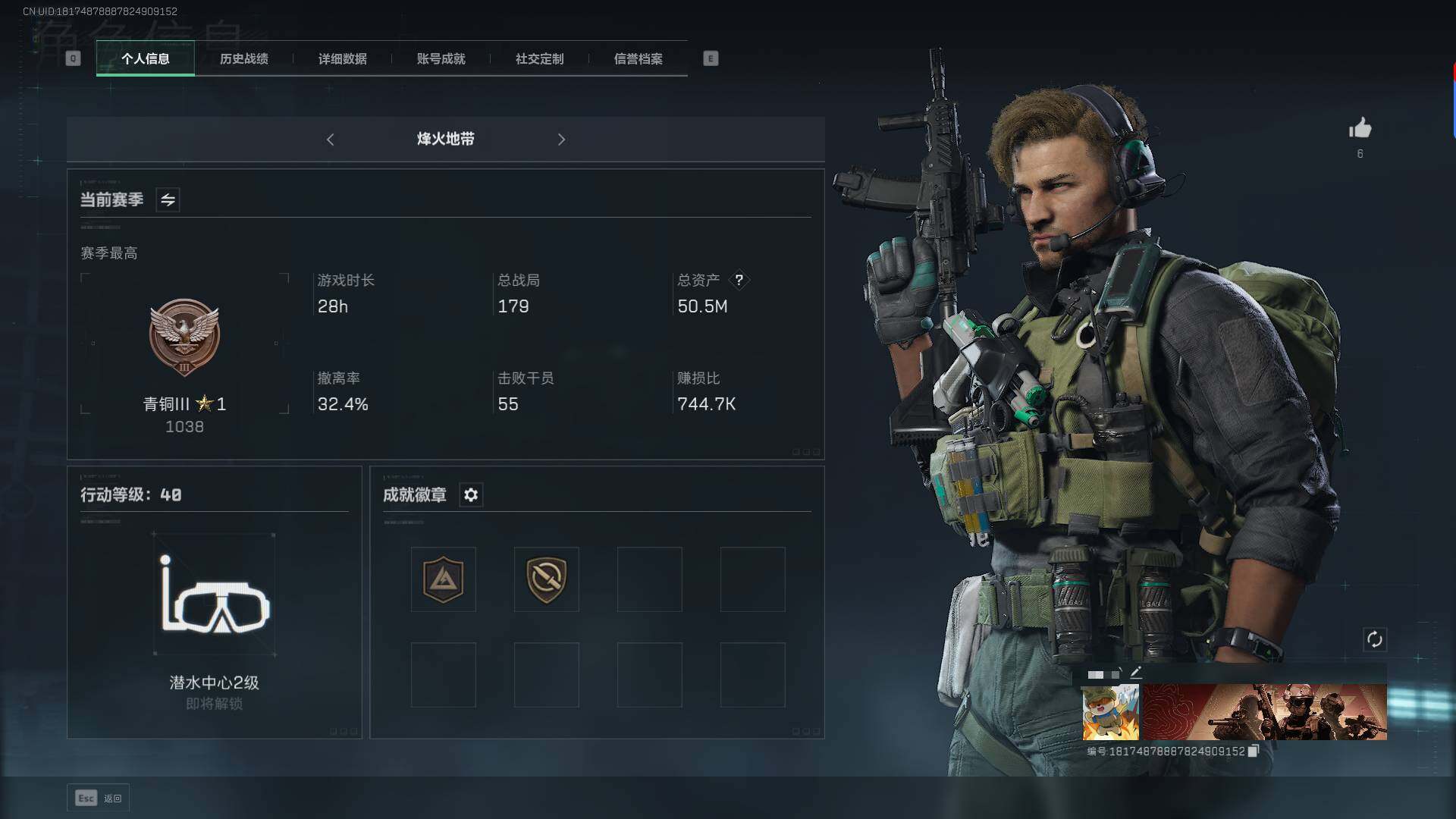1456x819 pixels.
Task: Click the rotate character refresh icon
Action: click(x=1374, y=639)
